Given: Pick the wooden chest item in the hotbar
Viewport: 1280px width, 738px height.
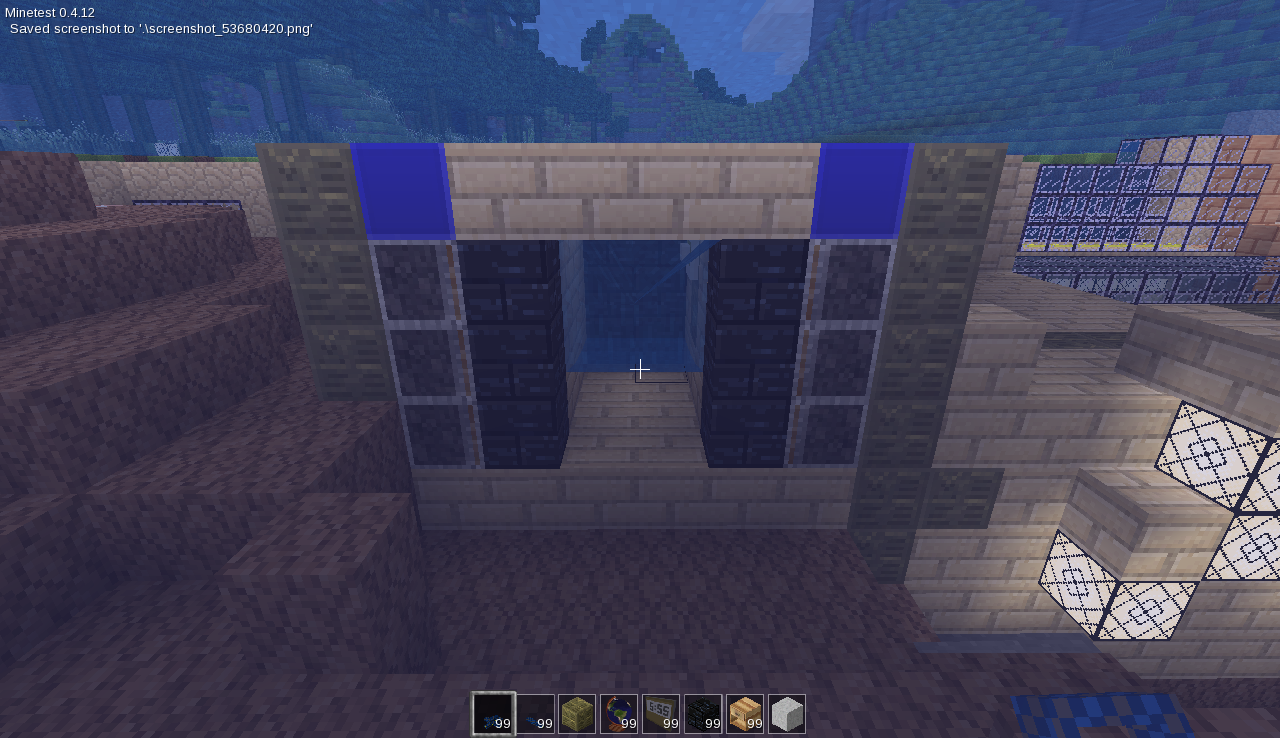Looking at the screenshot, I should [x=744, y=712].
